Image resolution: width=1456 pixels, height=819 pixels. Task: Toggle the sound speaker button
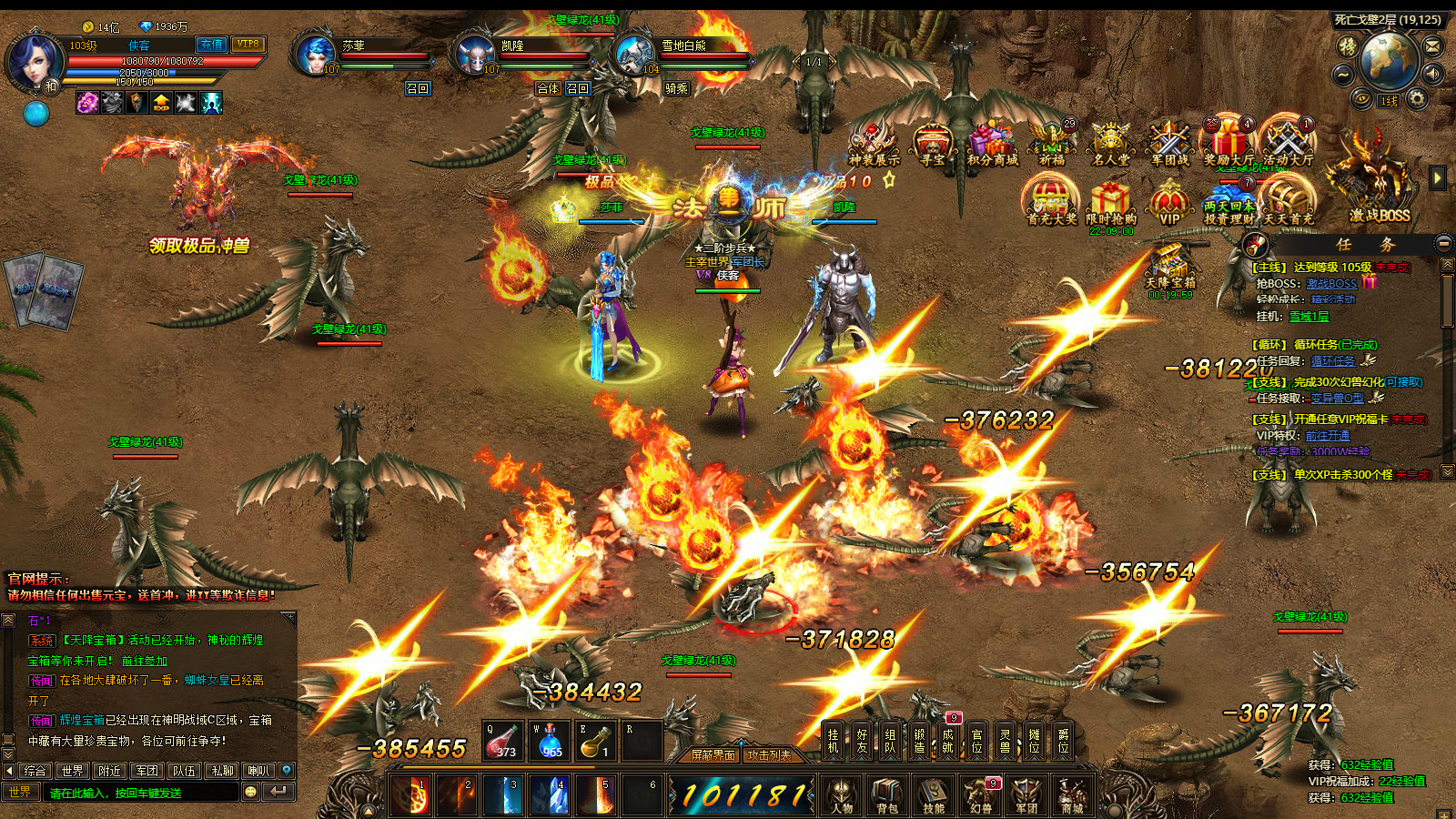pos(1433,74)
